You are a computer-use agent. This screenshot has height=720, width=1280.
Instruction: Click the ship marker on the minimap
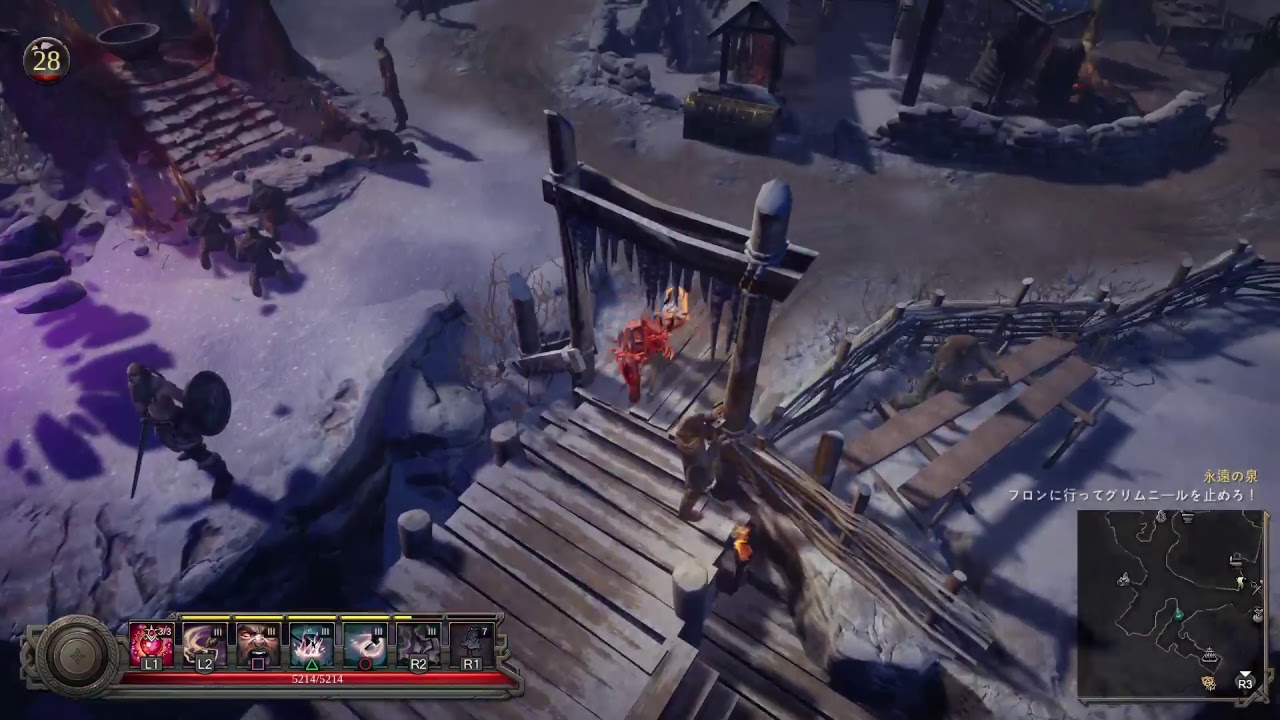(1211, 657)
